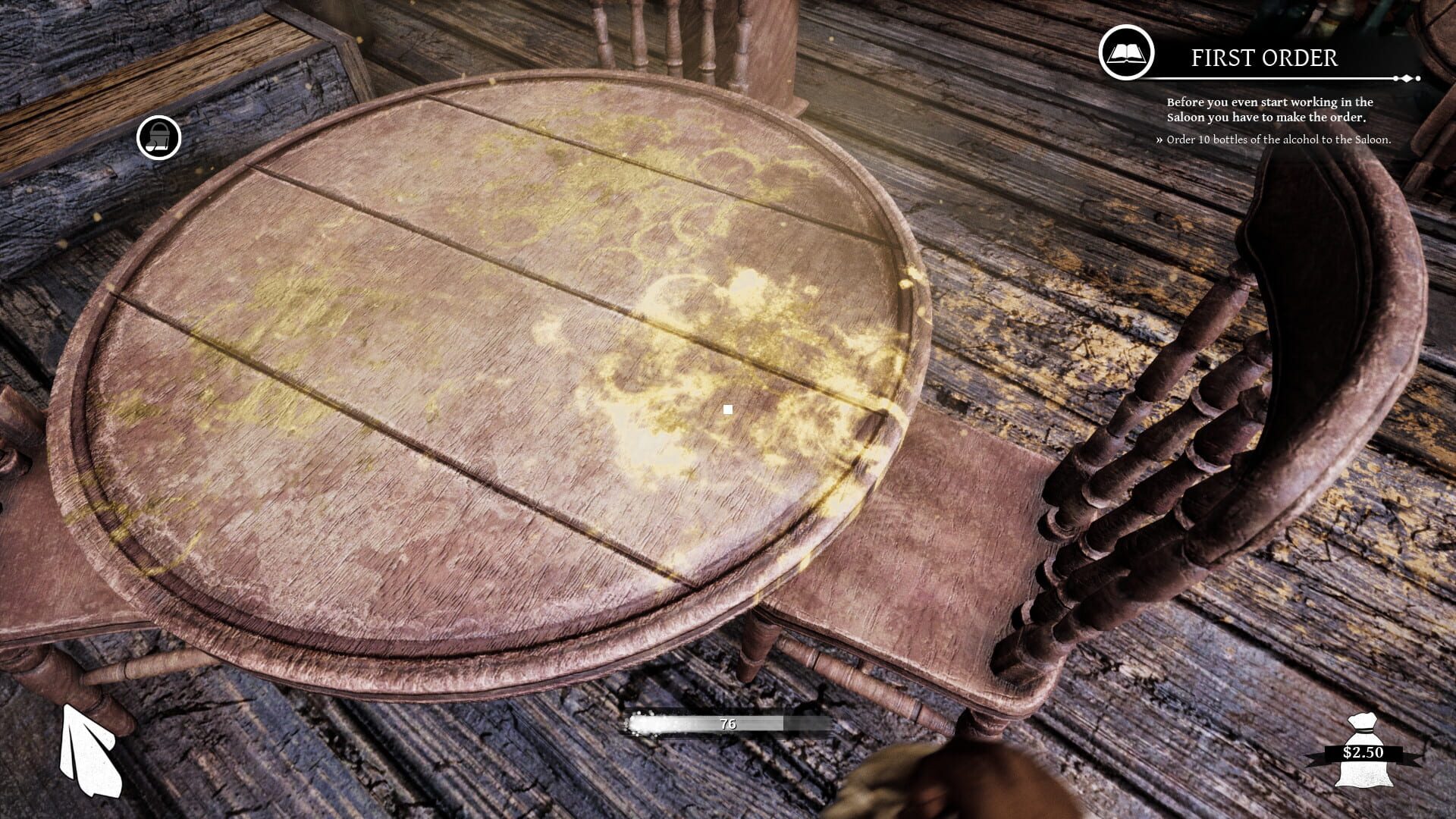Viewport: 1456px width, 819px height.
Task: Click the objective Order 10 bottles of alcohol
Action: (x=1277, y=140)
